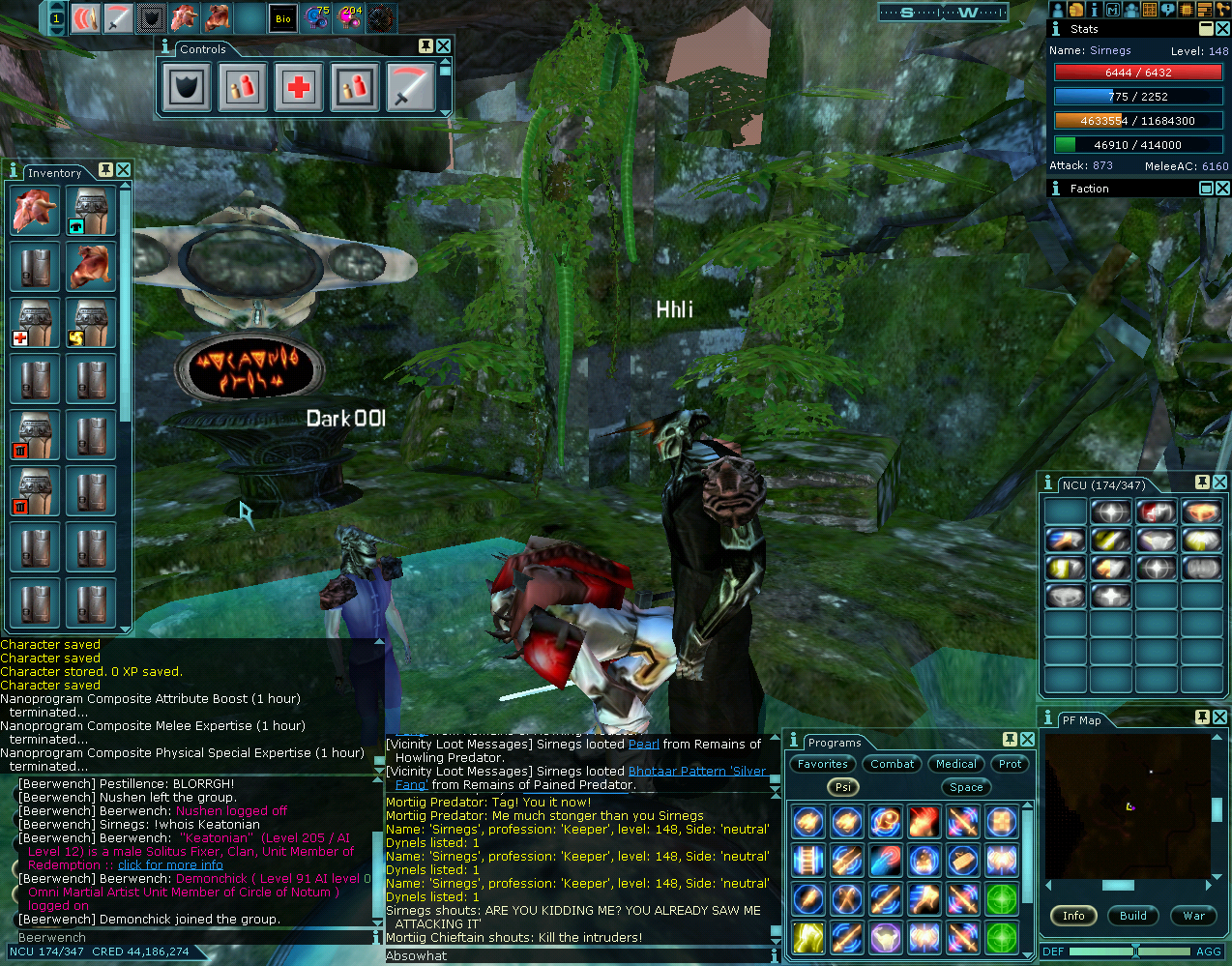Close the Controls window
This screenshot has height=966, width=1232.
click(x=443, y=46)
